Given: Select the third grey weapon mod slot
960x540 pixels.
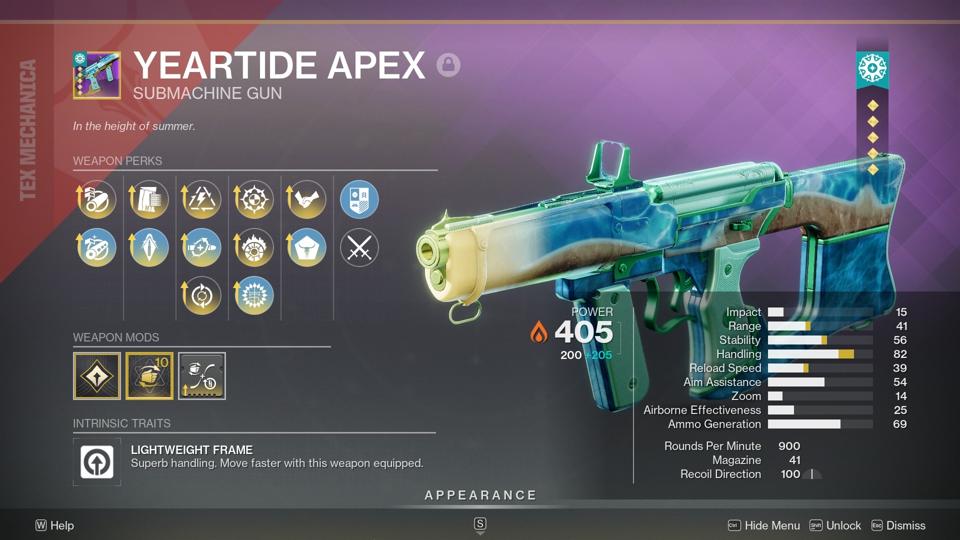Looking at the screenshot, I should [202, 376].
